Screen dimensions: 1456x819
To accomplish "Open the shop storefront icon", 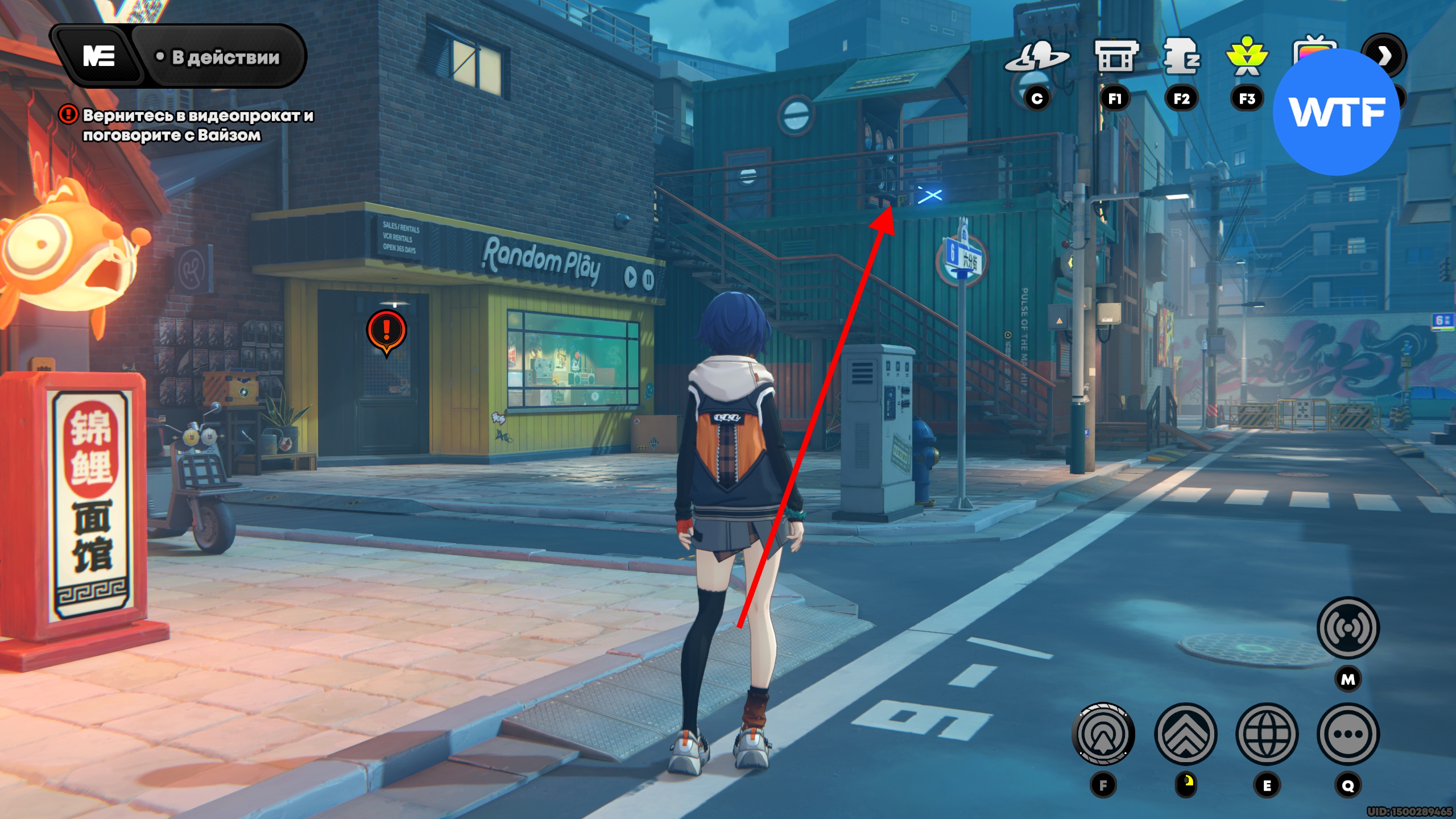I will (x=1115, y=57).
